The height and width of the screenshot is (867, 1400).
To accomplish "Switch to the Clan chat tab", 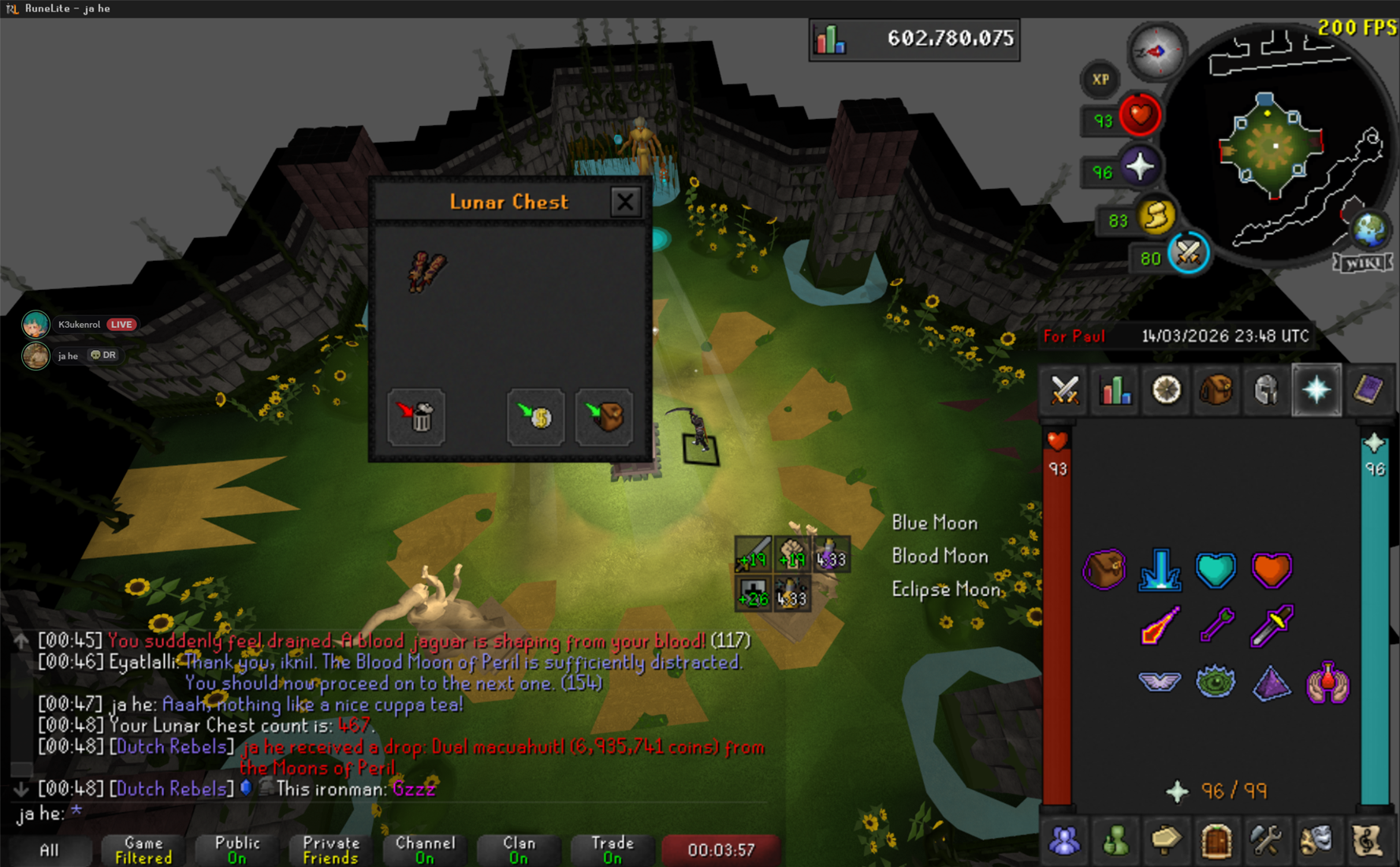I will coord(519,850).
